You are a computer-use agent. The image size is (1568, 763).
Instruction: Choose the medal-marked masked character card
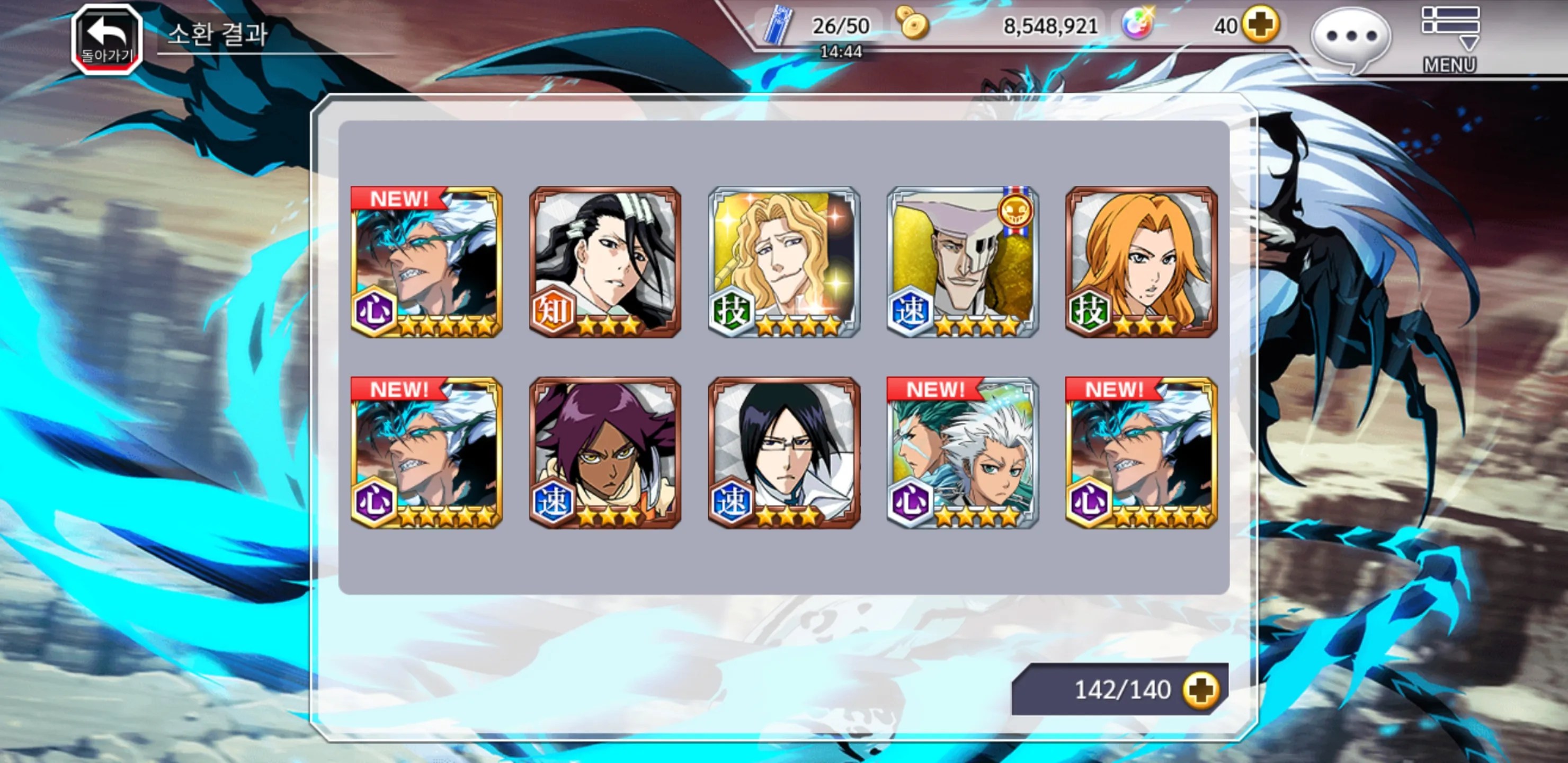[x=963, y=262]
